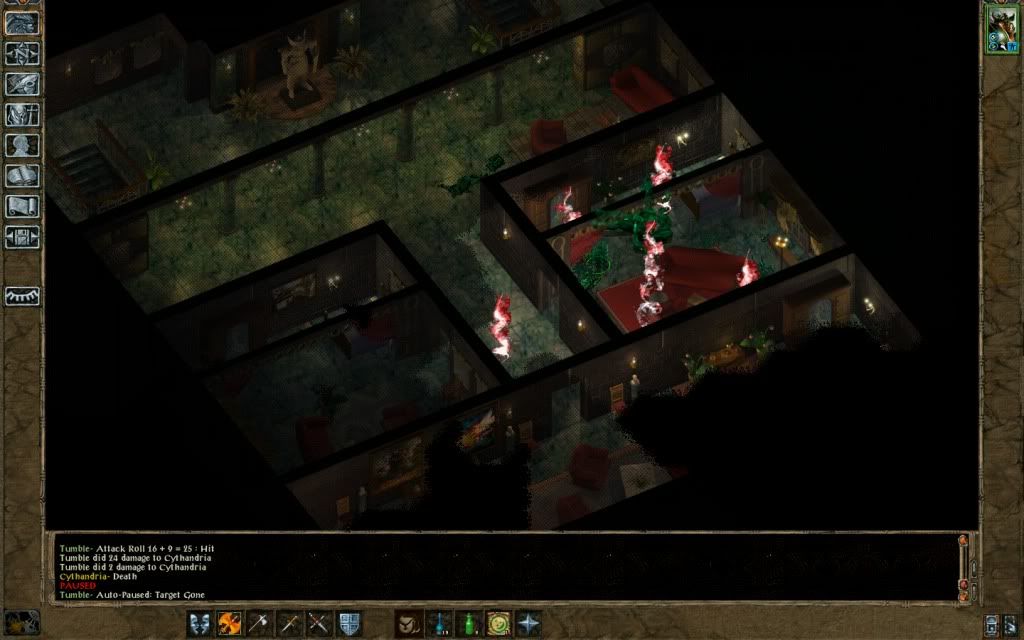The image size is (1024, 640).
Task: Activate the shield guard button
Action: (349, 623)
